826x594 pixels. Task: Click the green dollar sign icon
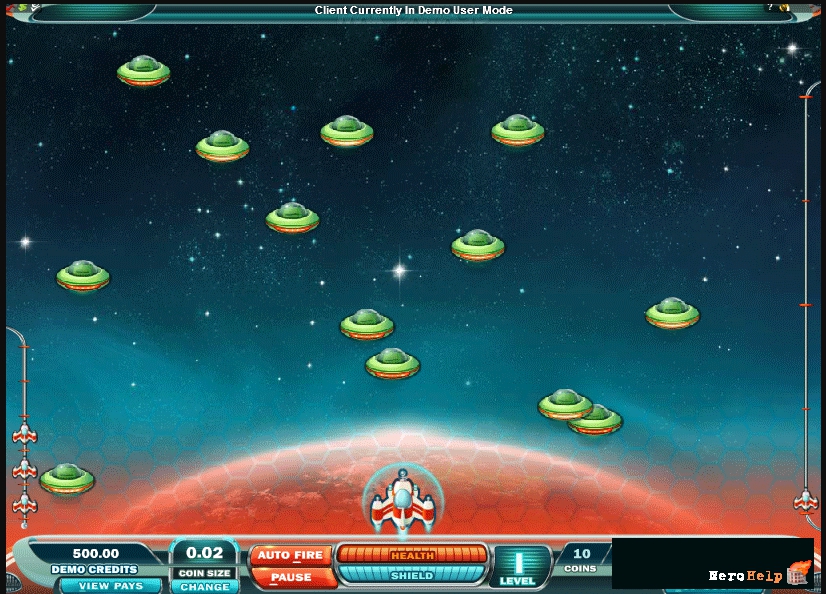point(22,7)
